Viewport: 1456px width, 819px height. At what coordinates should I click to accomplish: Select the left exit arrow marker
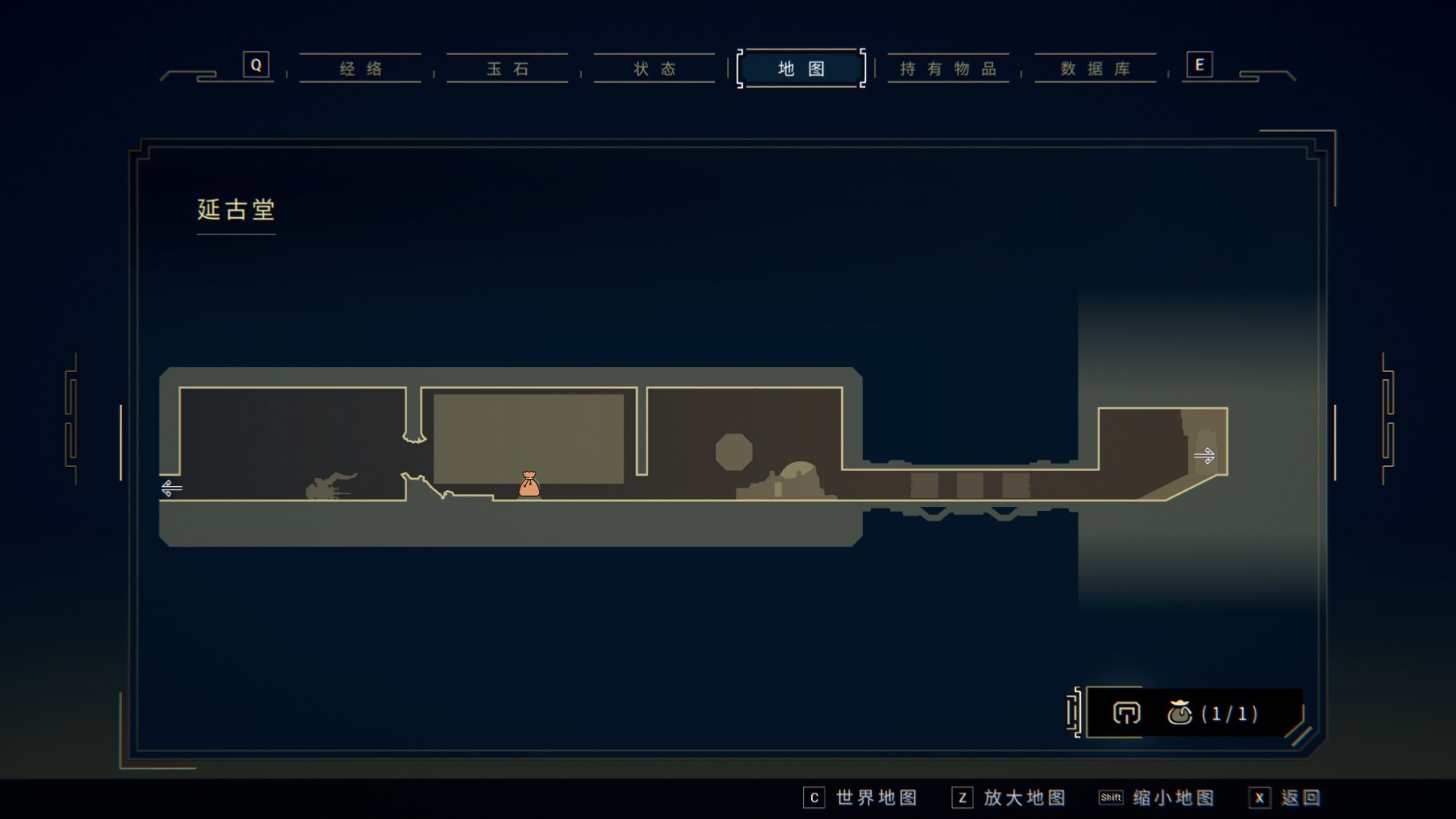[172, 488]
